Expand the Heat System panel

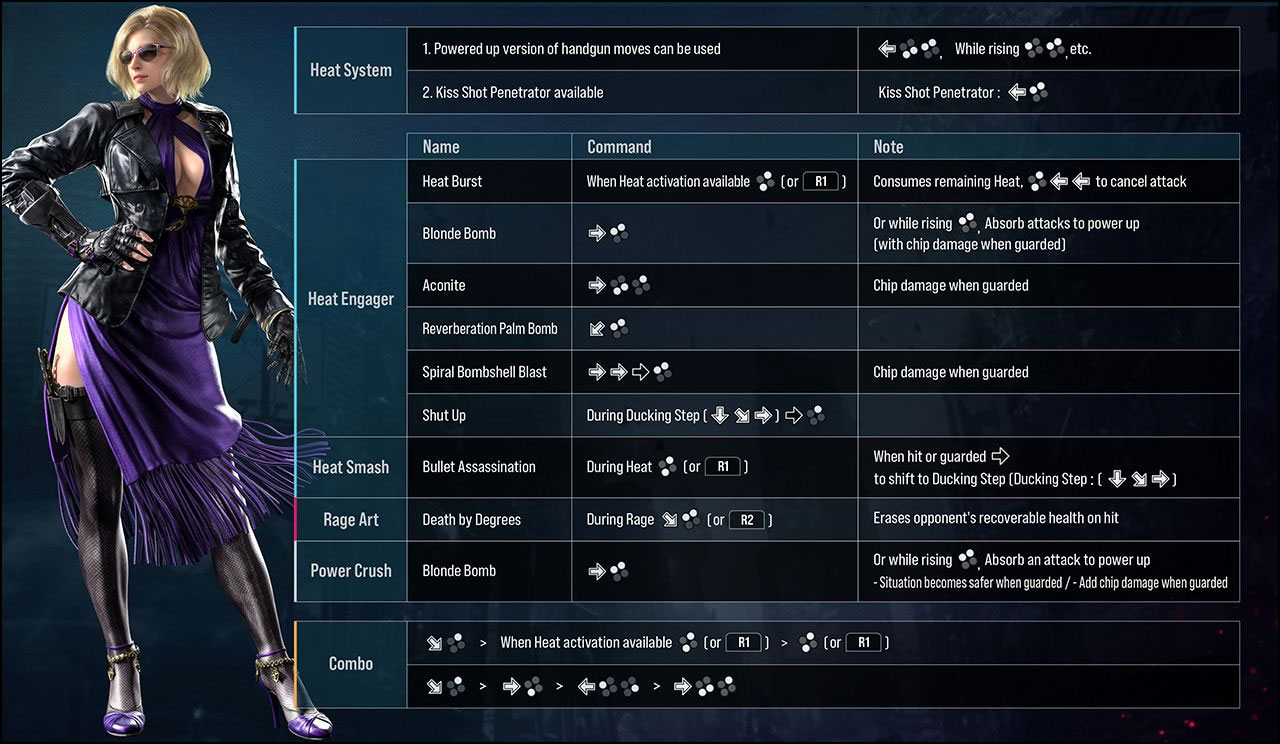[350, 70]
